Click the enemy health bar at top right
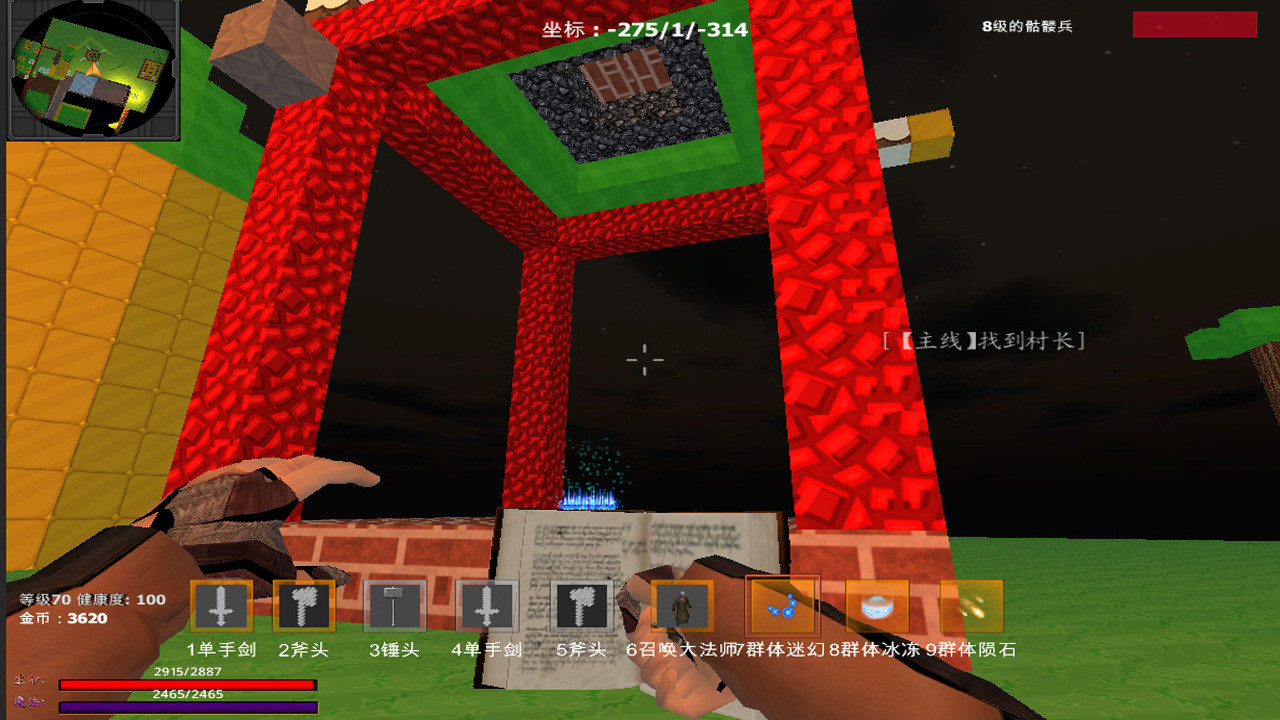Screen dimensions: 1280x720 tap(1195, 25)
